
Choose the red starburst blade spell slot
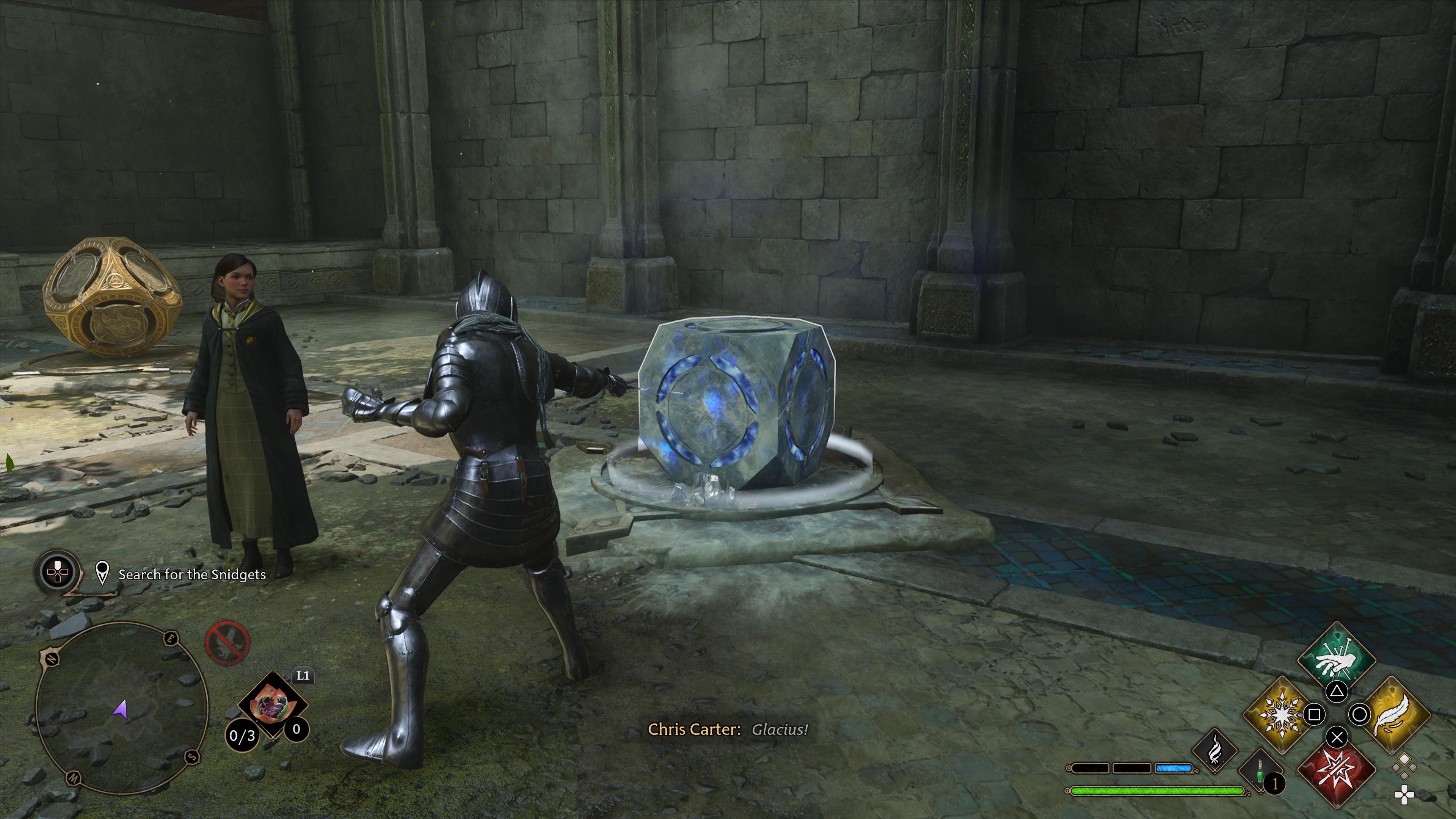1336,771
